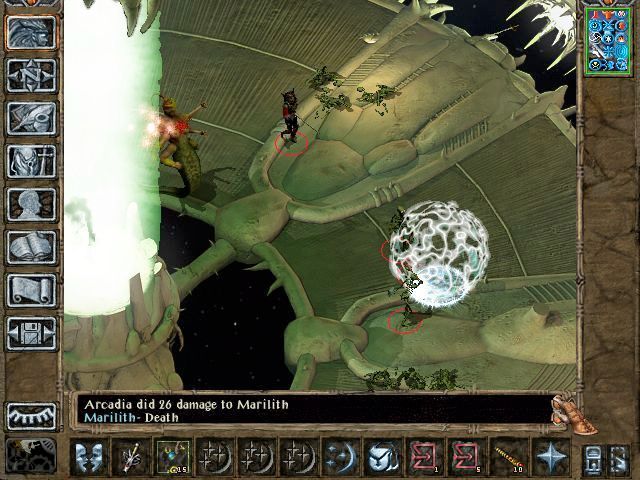Click the return to game face button
640x480 pixels.
click(31, 30)
